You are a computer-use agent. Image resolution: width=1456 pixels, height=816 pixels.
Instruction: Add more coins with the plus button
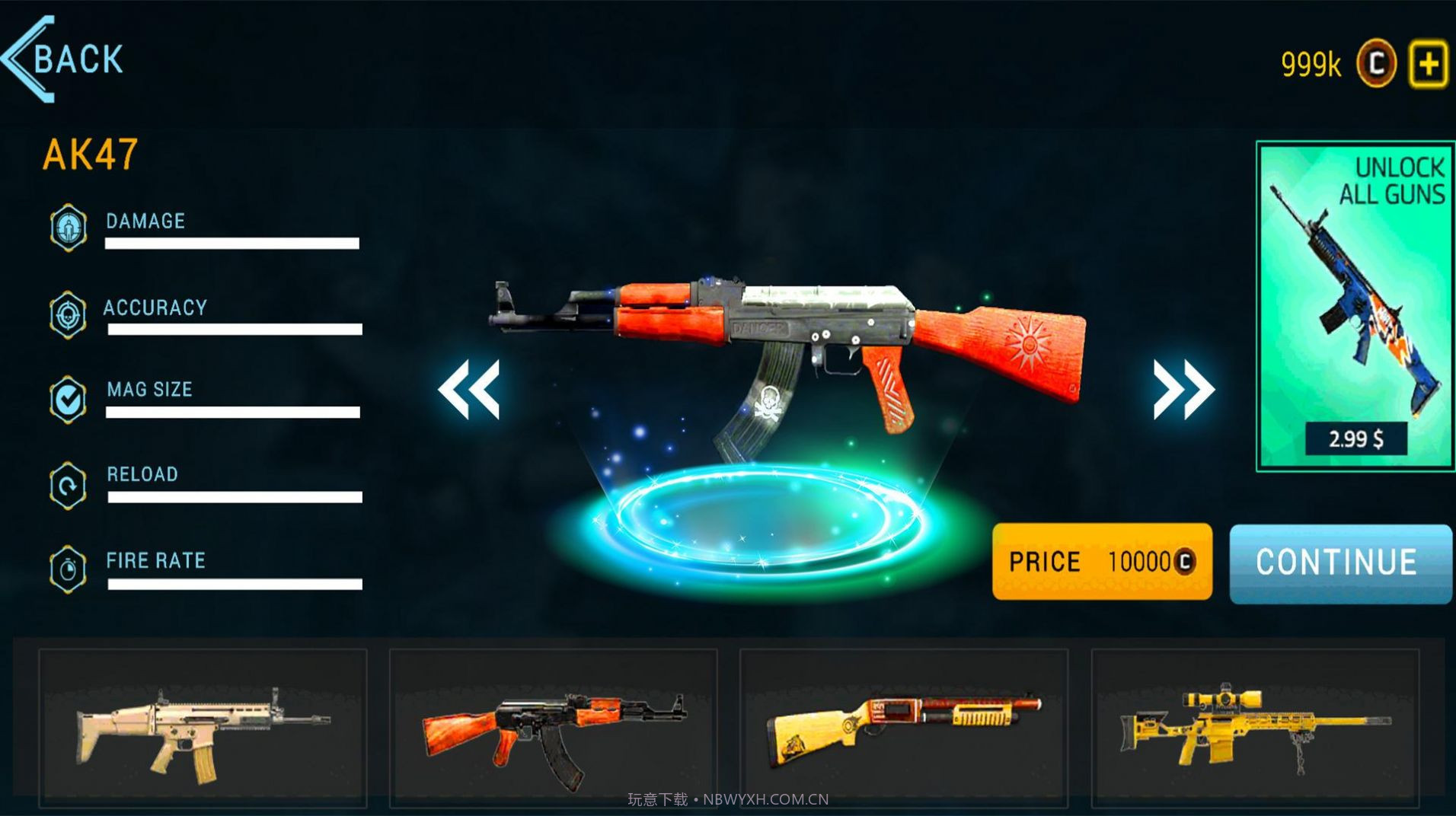(x=1428, y=64)
